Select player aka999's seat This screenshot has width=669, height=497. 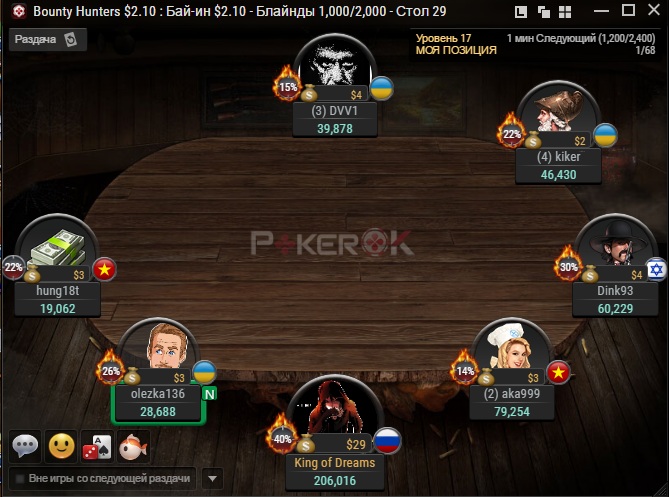pos(512,393)
